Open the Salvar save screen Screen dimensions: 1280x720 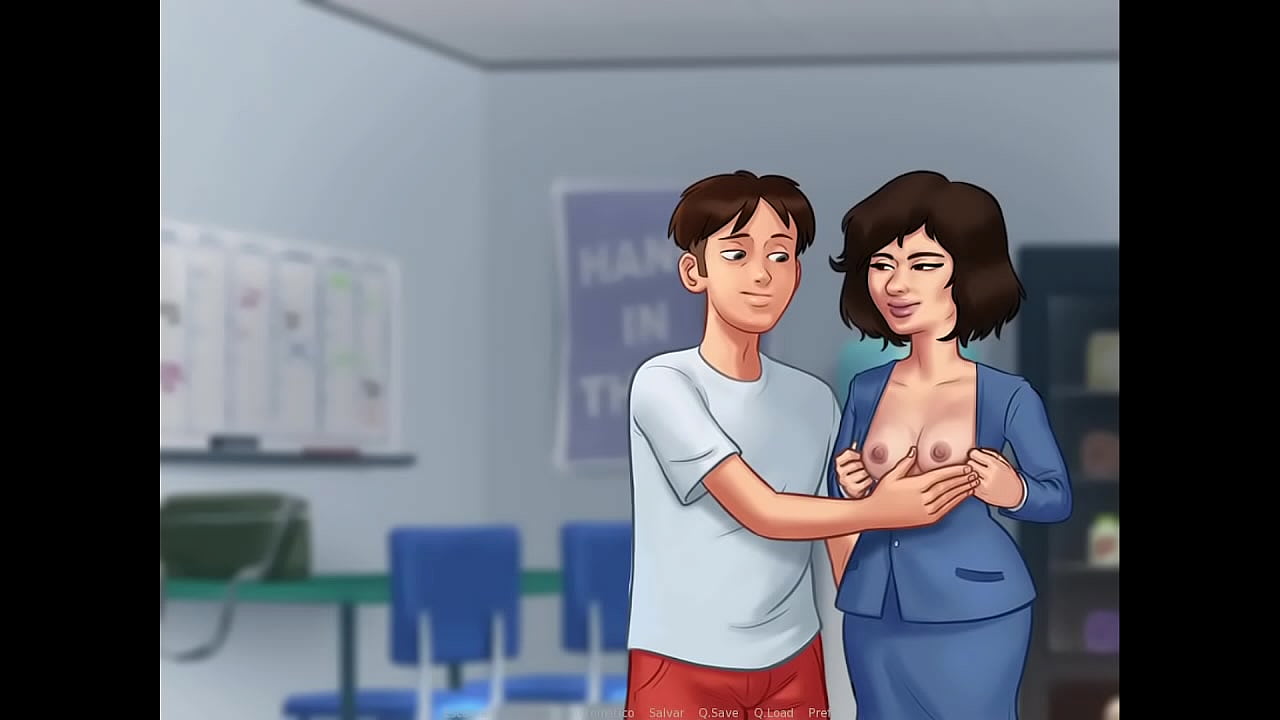point(667,712)
